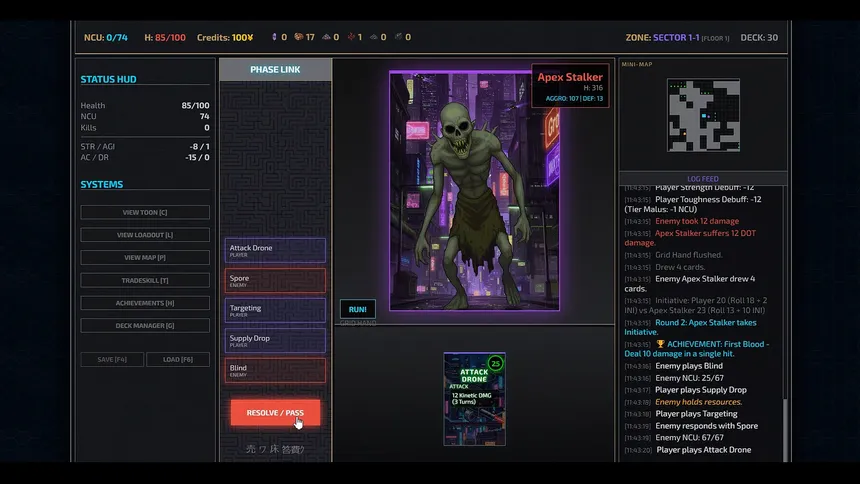This screenshot has width=860, height=484.
Task: Click the Resolve / Pass button
Action: [x=275, y=412]
